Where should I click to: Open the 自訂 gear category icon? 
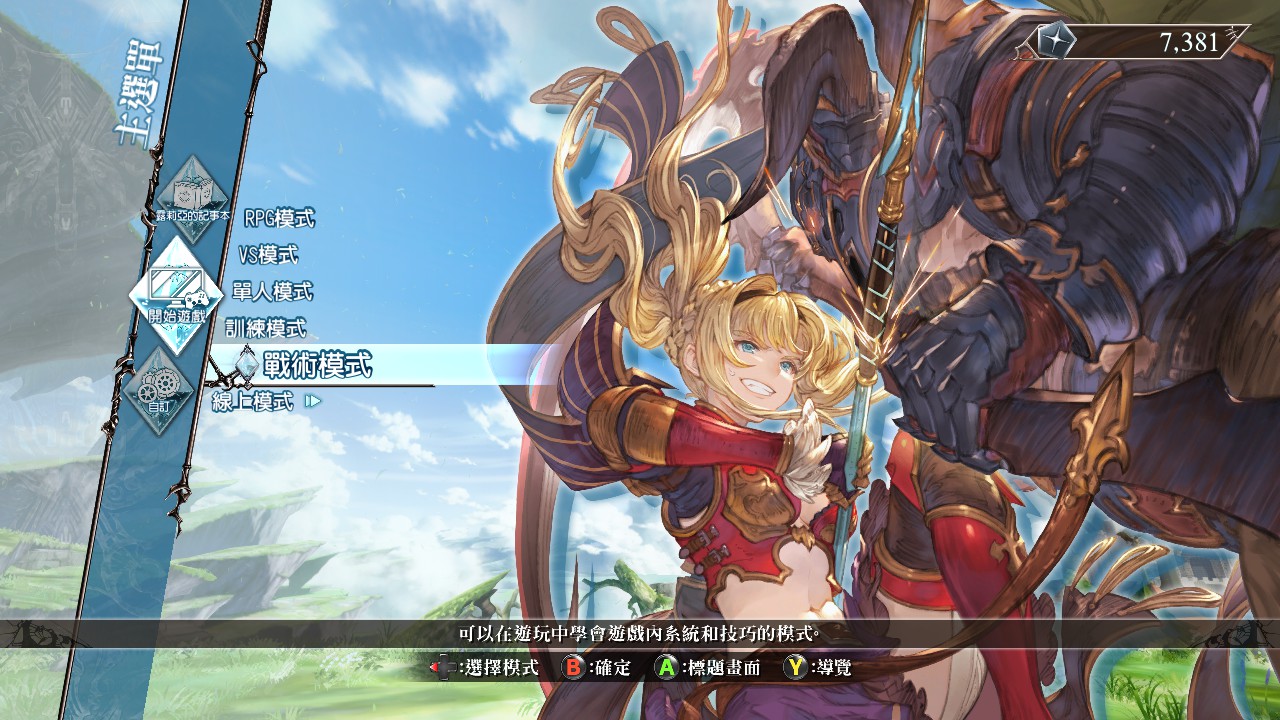[x=159, y=389]
